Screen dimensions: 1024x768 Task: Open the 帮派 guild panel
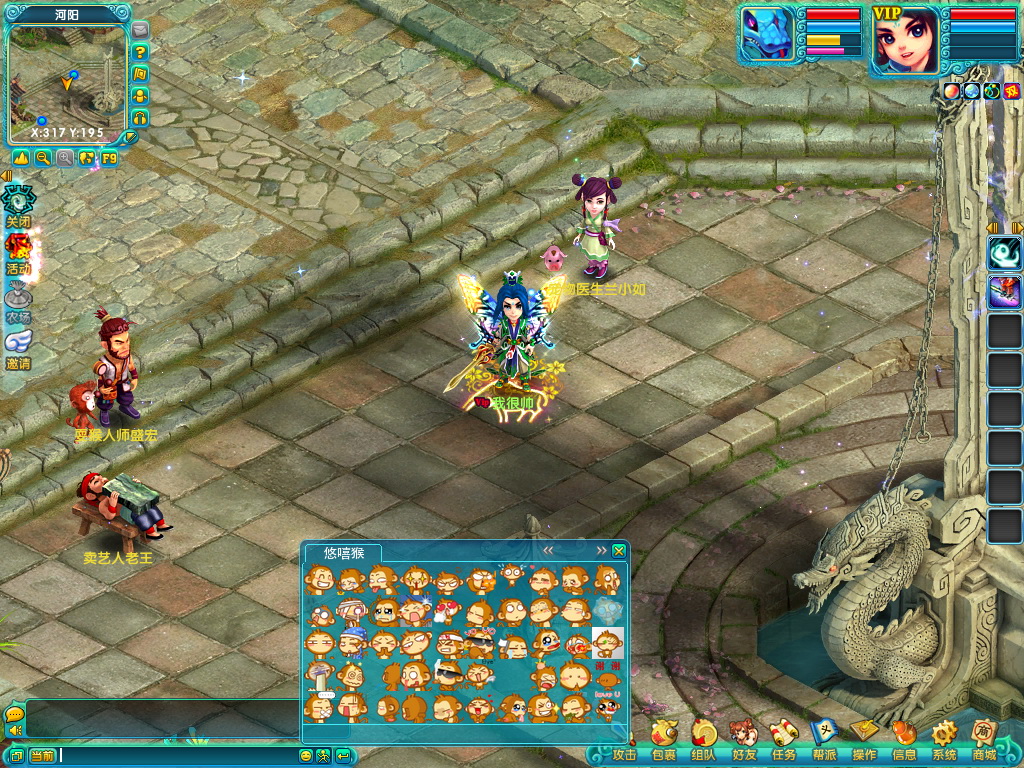824,739
